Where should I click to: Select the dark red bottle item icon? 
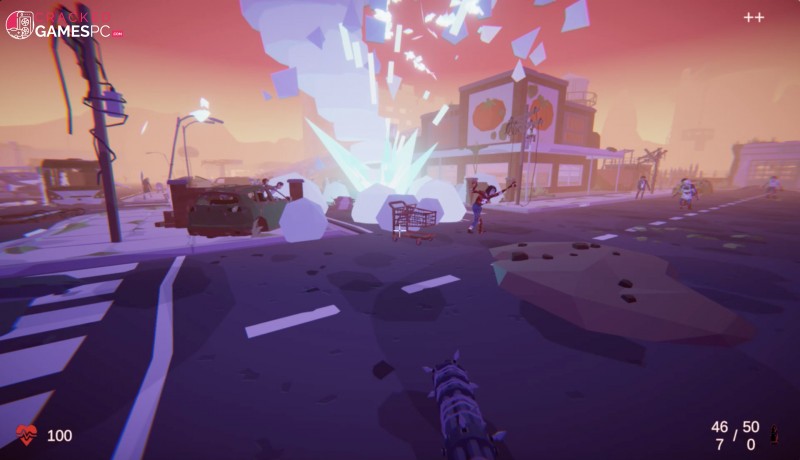coord(773,435)
